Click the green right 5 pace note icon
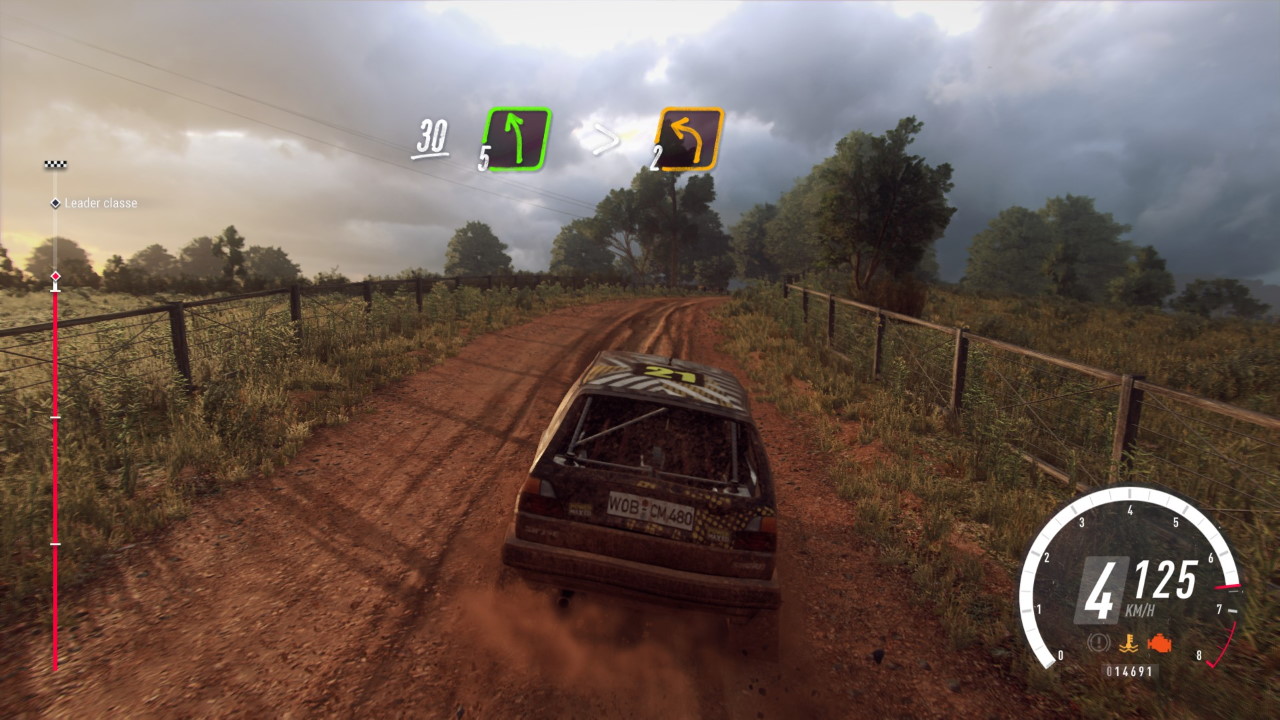The image size is (1280, 720). point(517,138)
